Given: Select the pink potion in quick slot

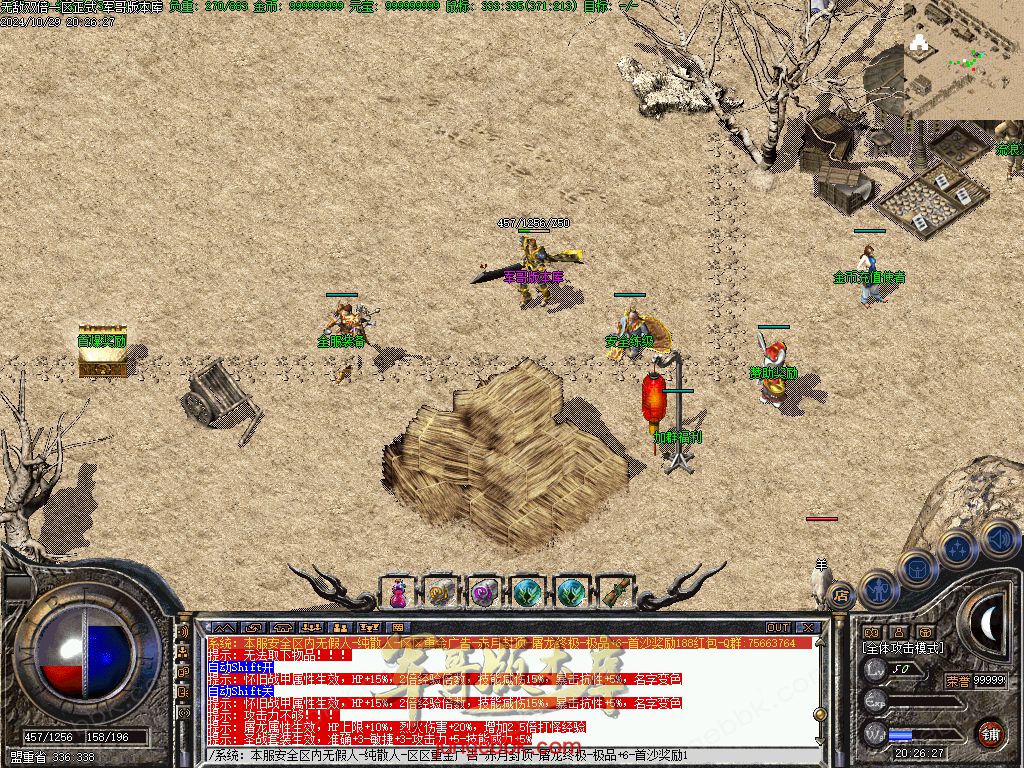Looking at the screenshot, I should point(398,593).
